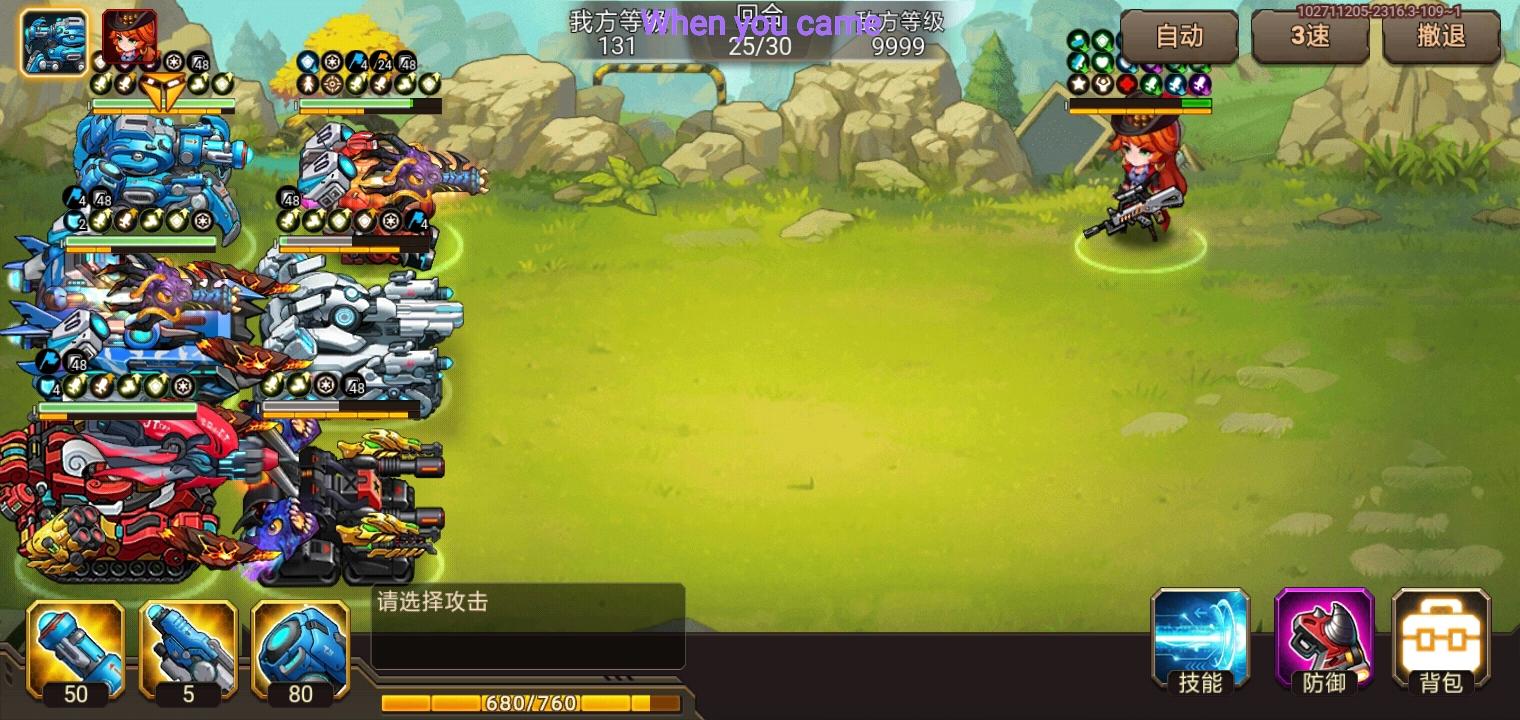Click the red diamond debuff icon above enemy
Viewport: 1520px width, 720px height.
1127,83
